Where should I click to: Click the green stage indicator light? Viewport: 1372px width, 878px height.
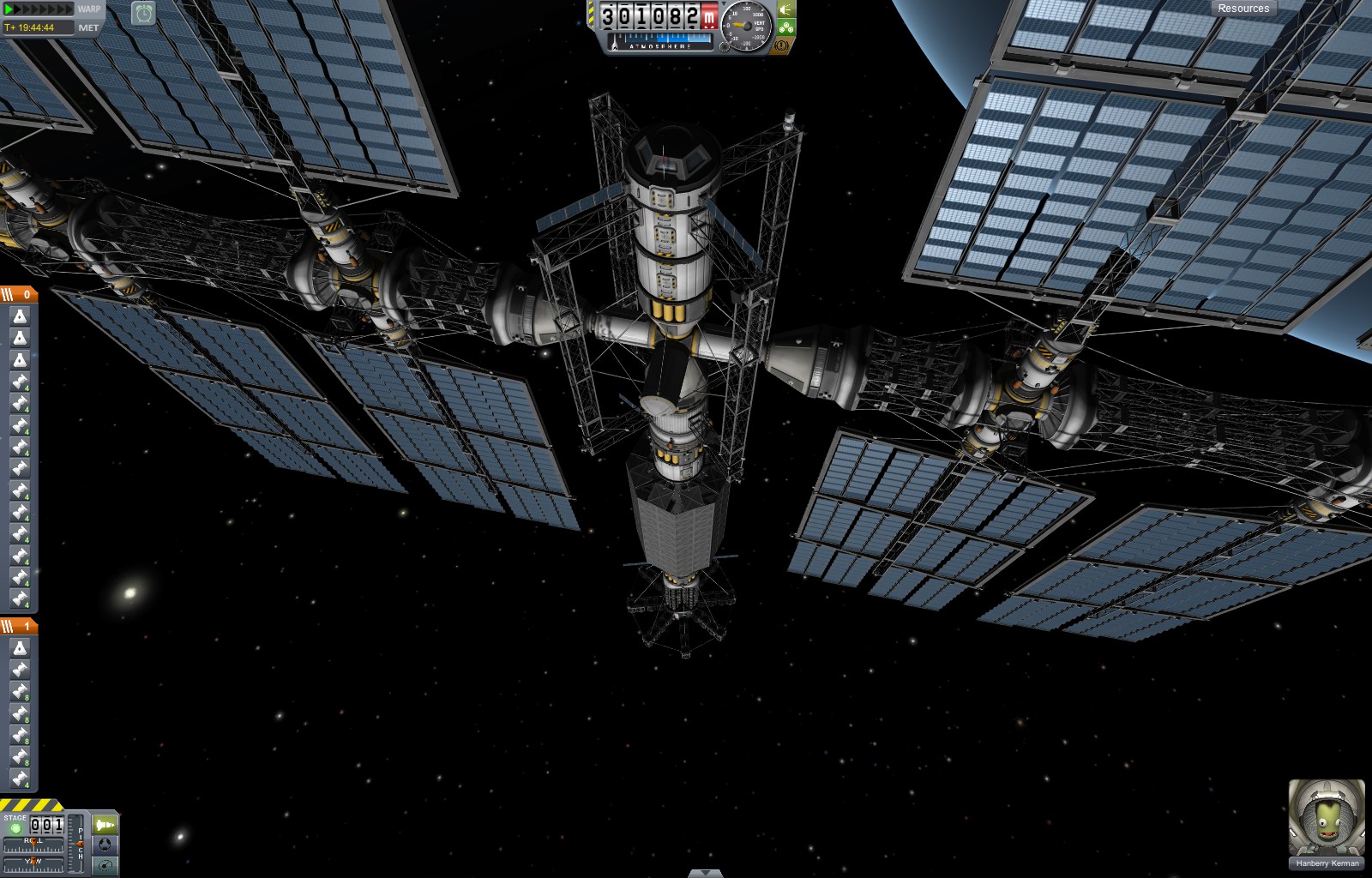click(x=15, y=828)
